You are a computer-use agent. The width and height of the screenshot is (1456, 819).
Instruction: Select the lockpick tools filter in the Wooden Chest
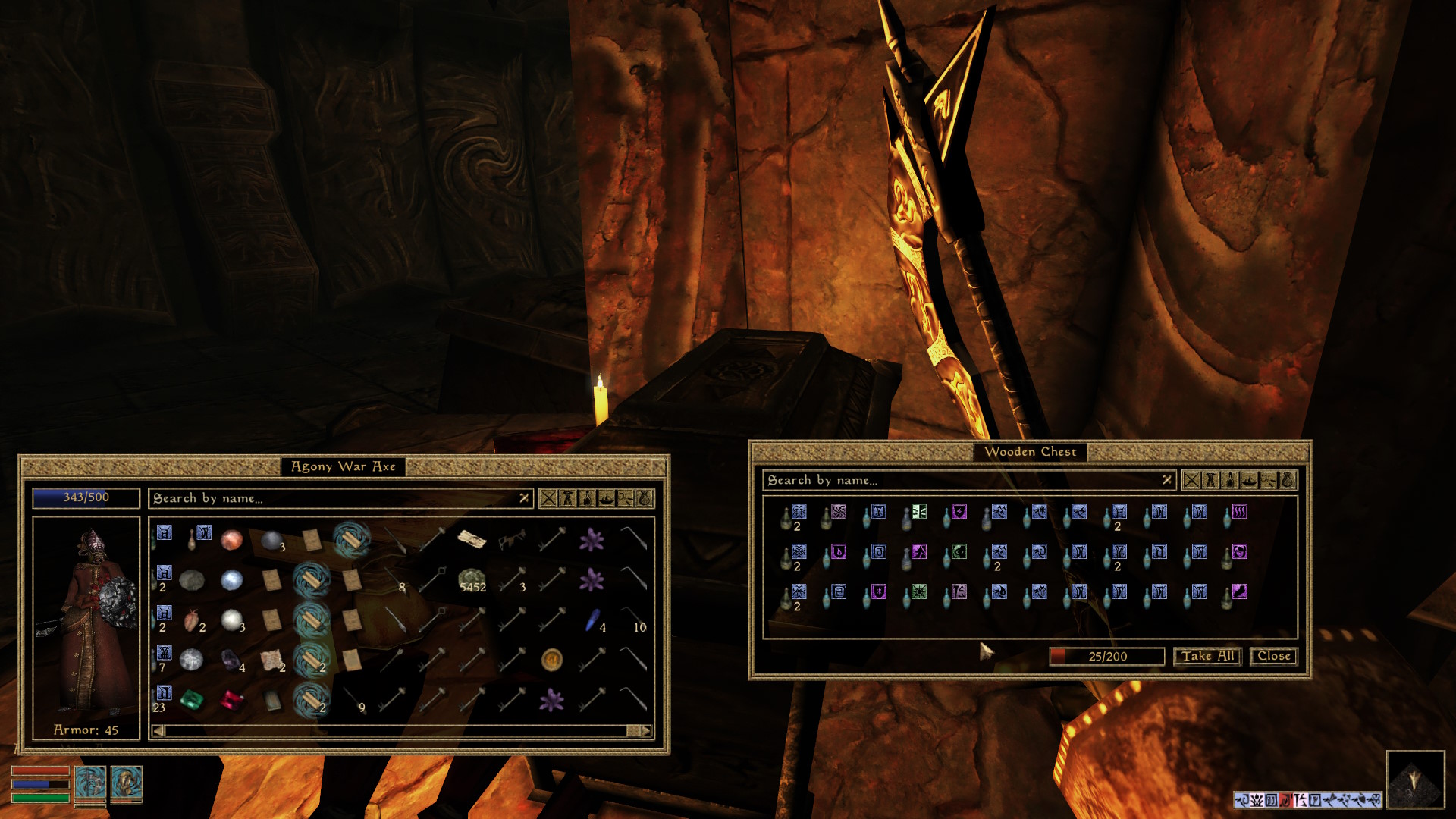click(x=1269, y=481)
